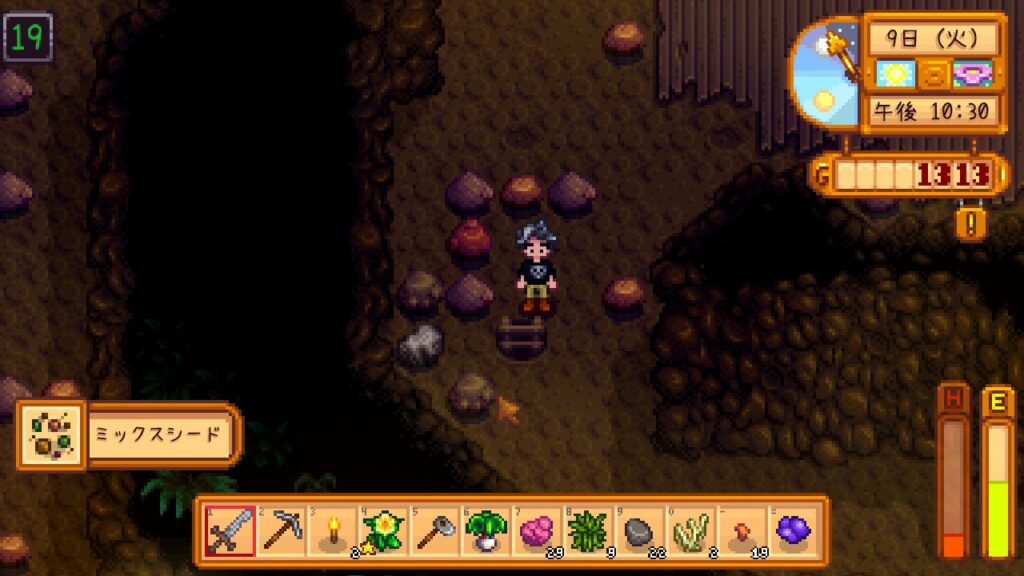Select the sword in the hotbar
This screenshot has width=1024, height=576.
point(229,531)
